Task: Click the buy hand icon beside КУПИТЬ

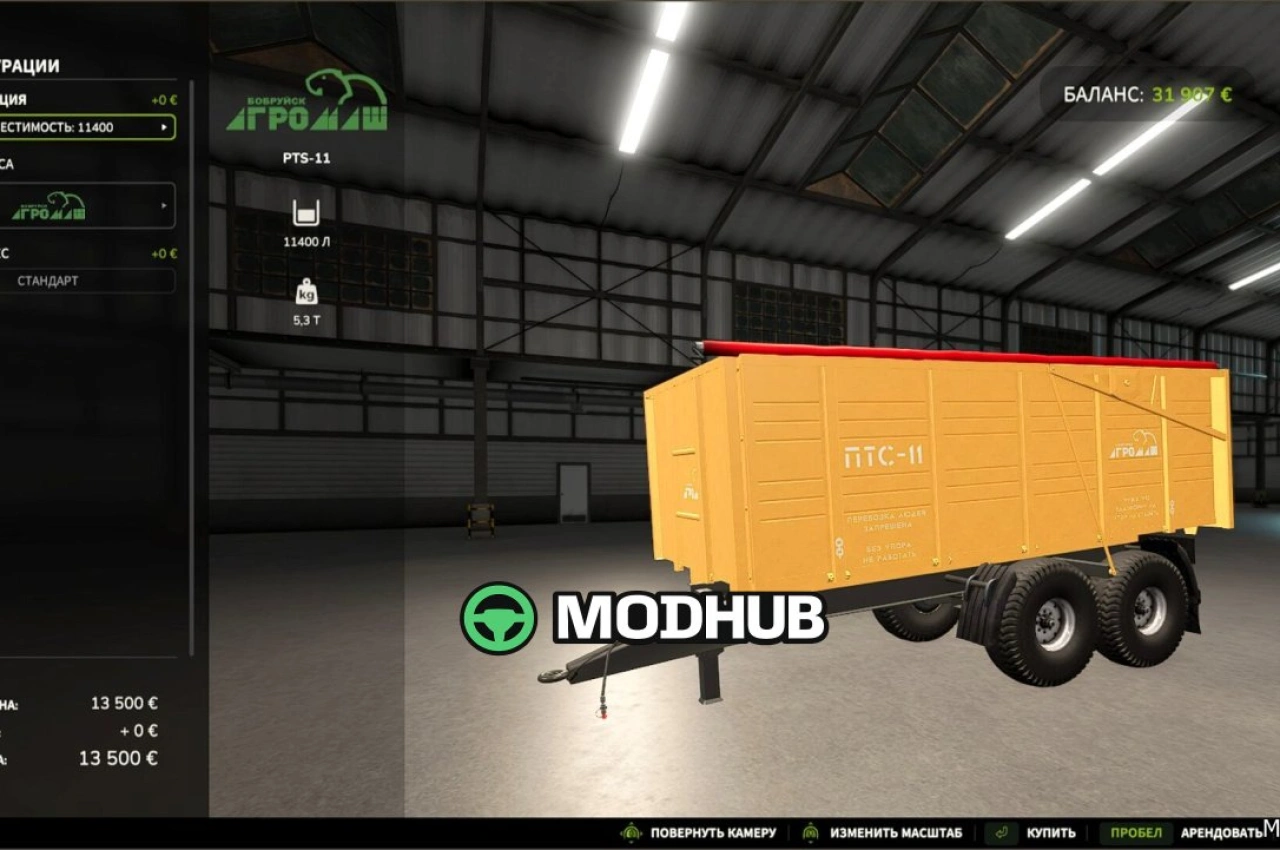Action: point(1000,831)
